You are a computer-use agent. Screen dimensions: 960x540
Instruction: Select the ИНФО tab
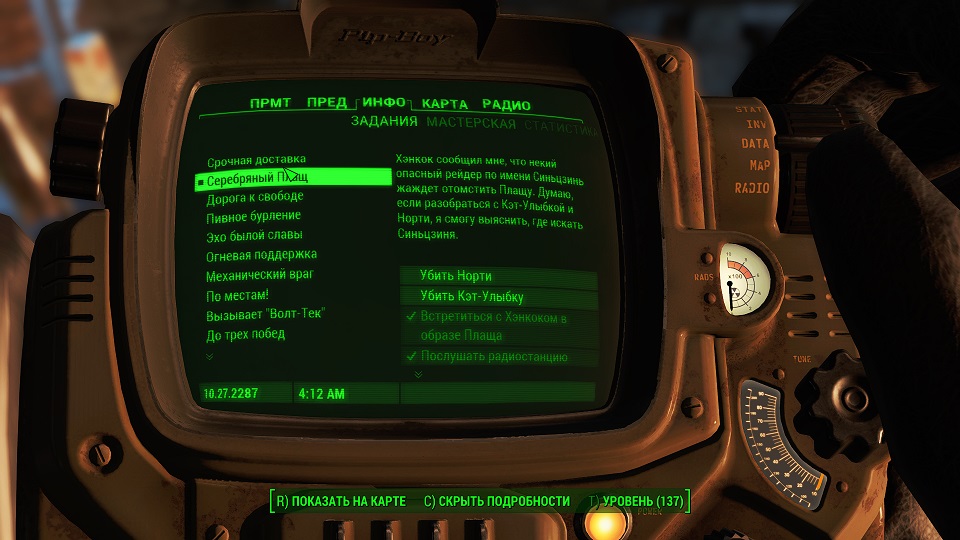(384, 104)
